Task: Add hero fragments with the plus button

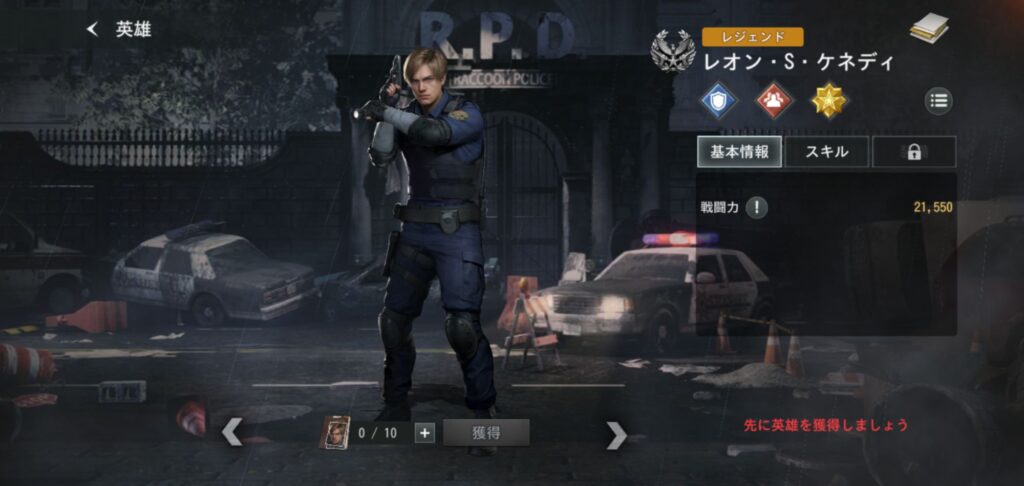Action: pos(424,433)
